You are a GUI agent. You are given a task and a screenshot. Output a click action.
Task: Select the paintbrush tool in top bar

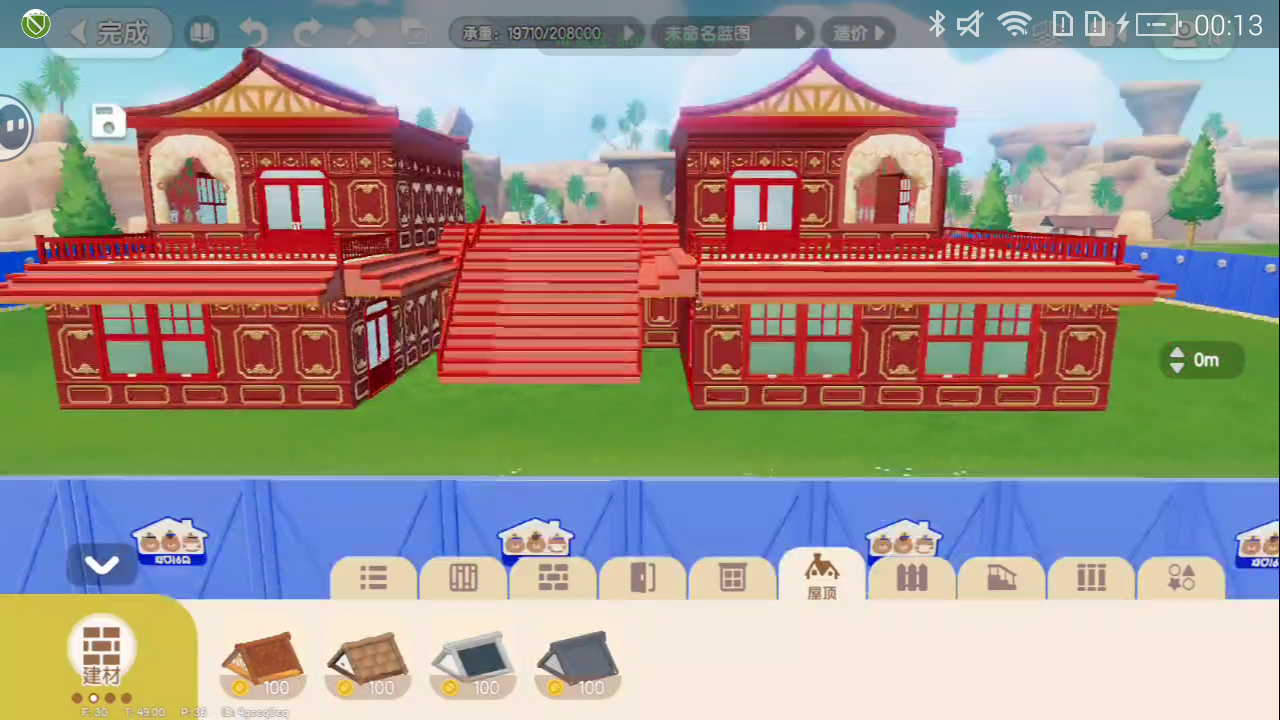[x=362, y=33]
